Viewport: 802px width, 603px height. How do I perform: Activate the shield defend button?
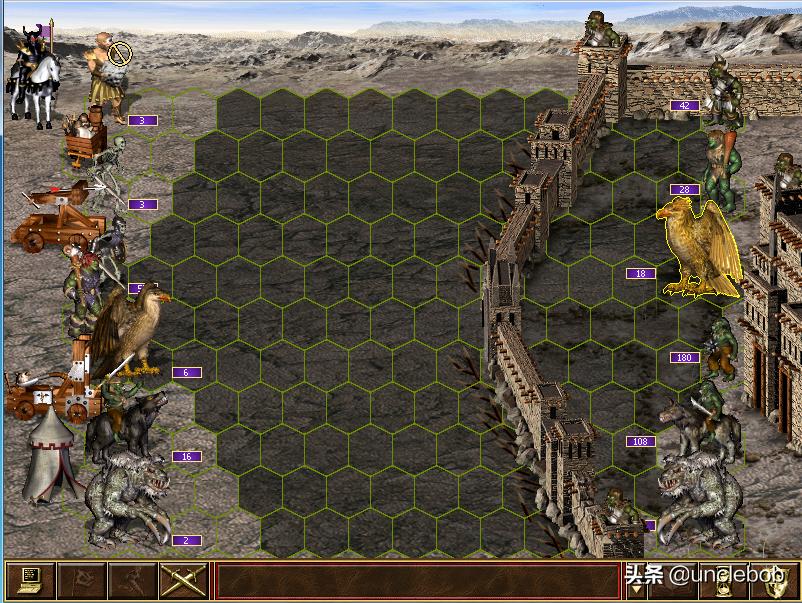tap(773, 581)
